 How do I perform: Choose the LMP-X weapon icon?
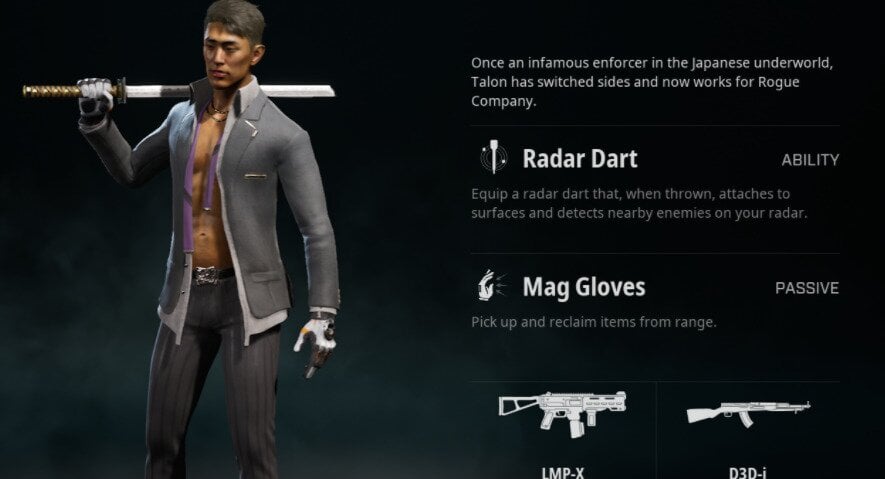pyautogui.click(x=562, y=412)
